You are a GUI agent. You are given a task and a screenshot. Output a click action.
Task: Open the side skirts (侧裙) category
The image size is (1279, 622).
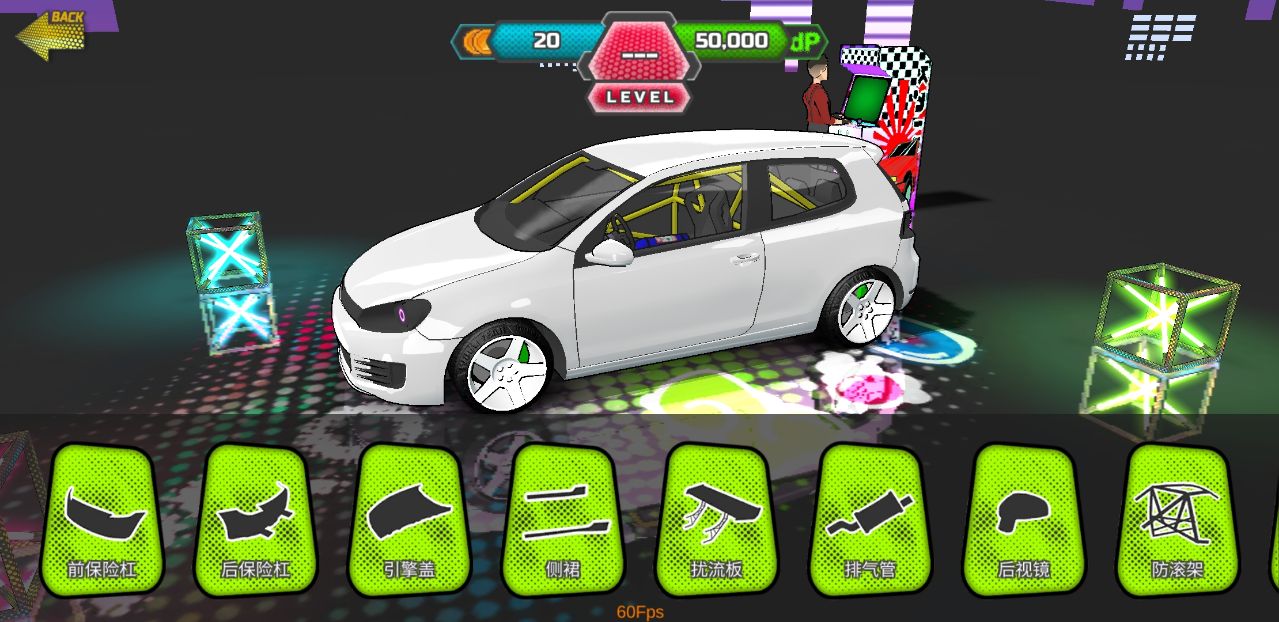tap(564, 520)
